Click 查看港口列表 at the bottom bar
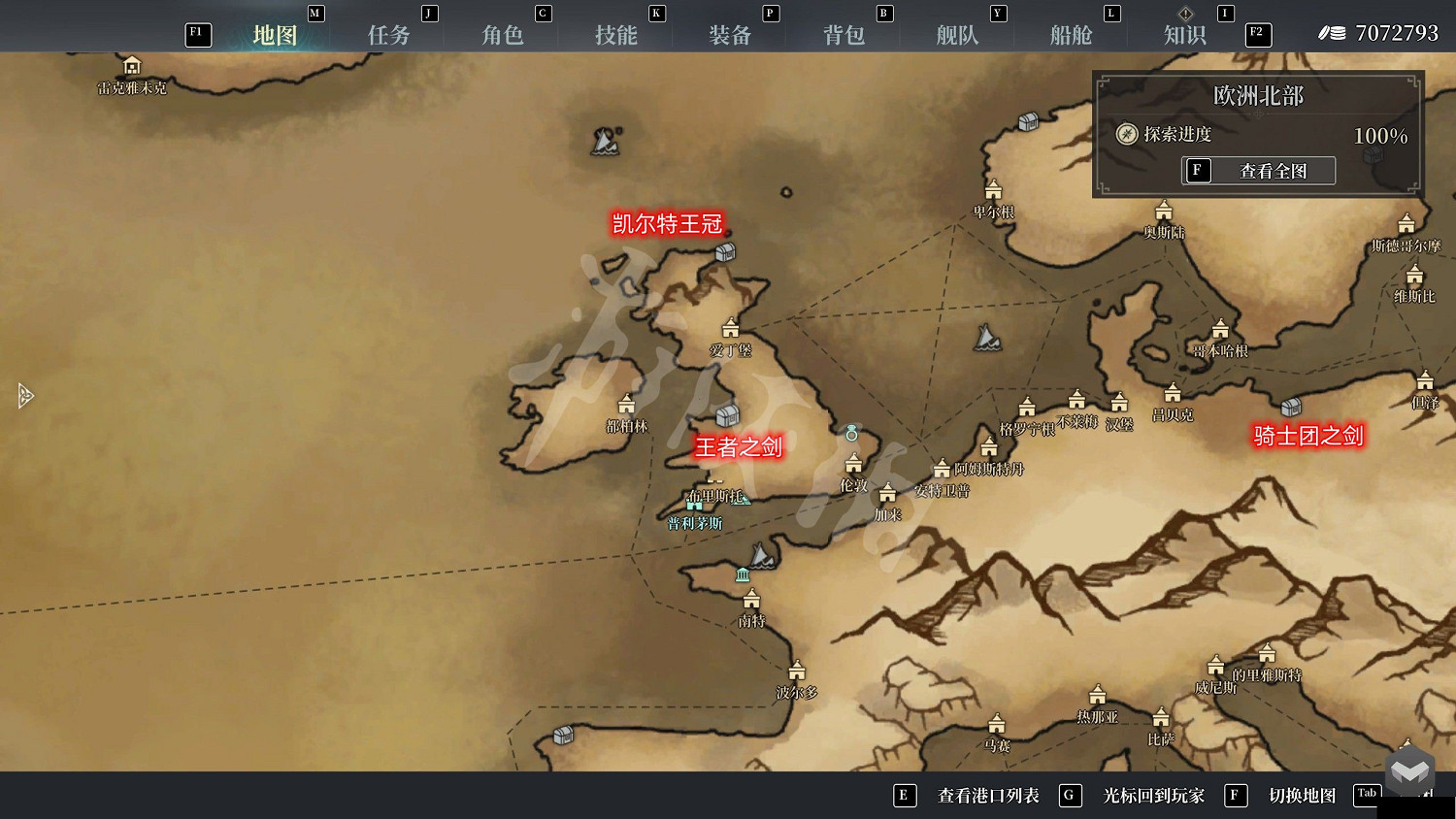This screenshot has width=1456, height=819. click(x=986, y=796)
